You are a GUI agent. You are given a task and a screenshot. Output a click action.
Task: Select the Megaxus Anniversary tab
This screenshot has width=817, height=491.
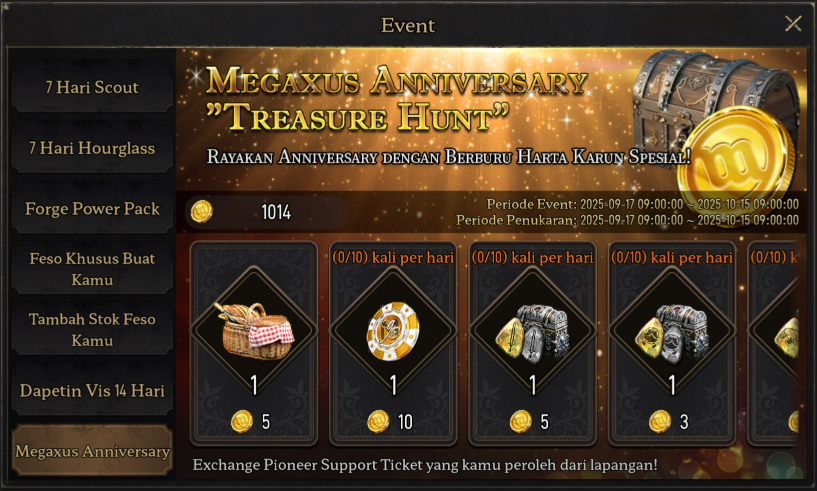click(92, 451)
